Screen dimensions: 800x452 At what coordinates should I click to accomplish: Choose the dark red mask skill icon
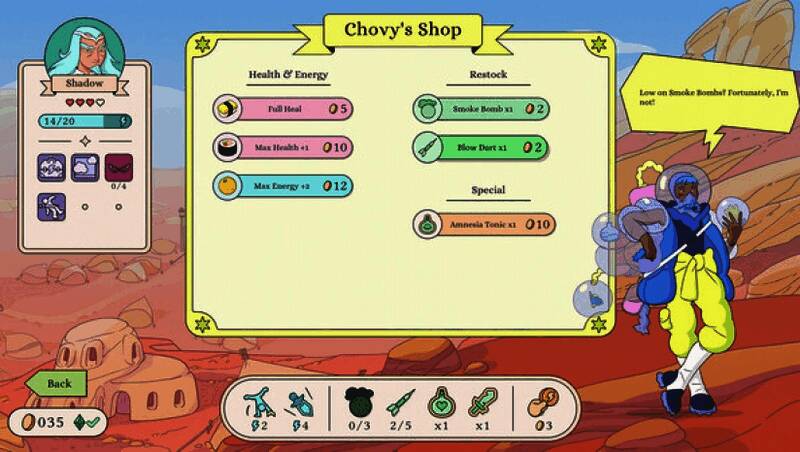pyautogui.click(x=119, y=167)
